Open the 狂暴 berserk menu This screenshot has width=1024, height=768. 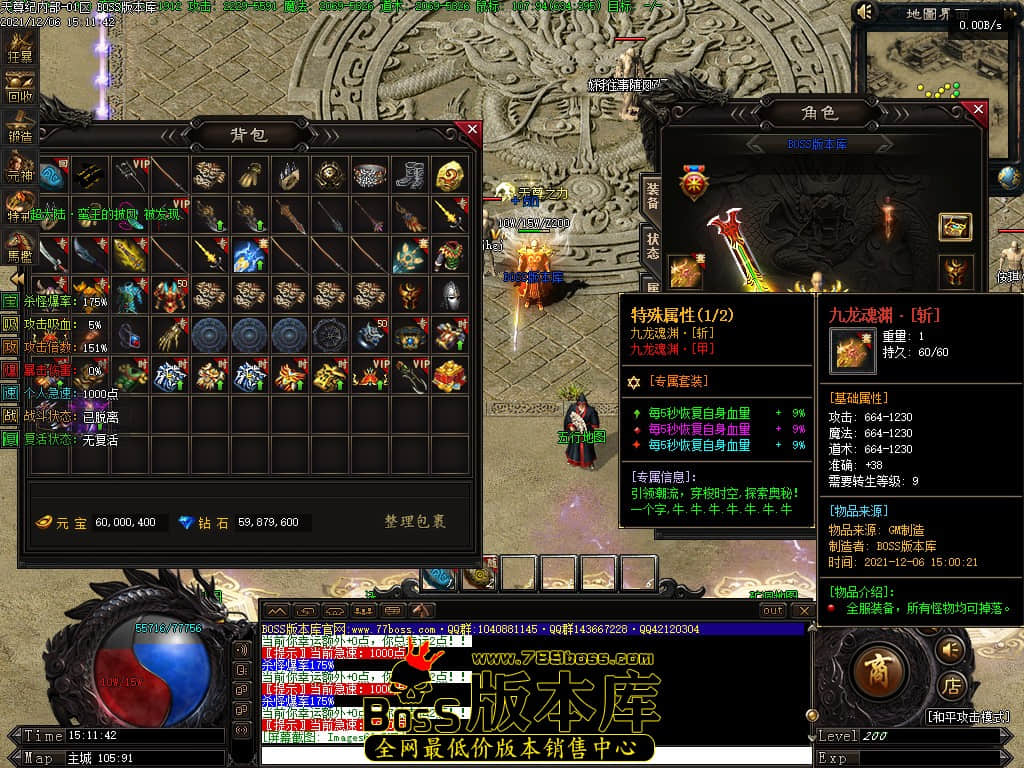19,49
